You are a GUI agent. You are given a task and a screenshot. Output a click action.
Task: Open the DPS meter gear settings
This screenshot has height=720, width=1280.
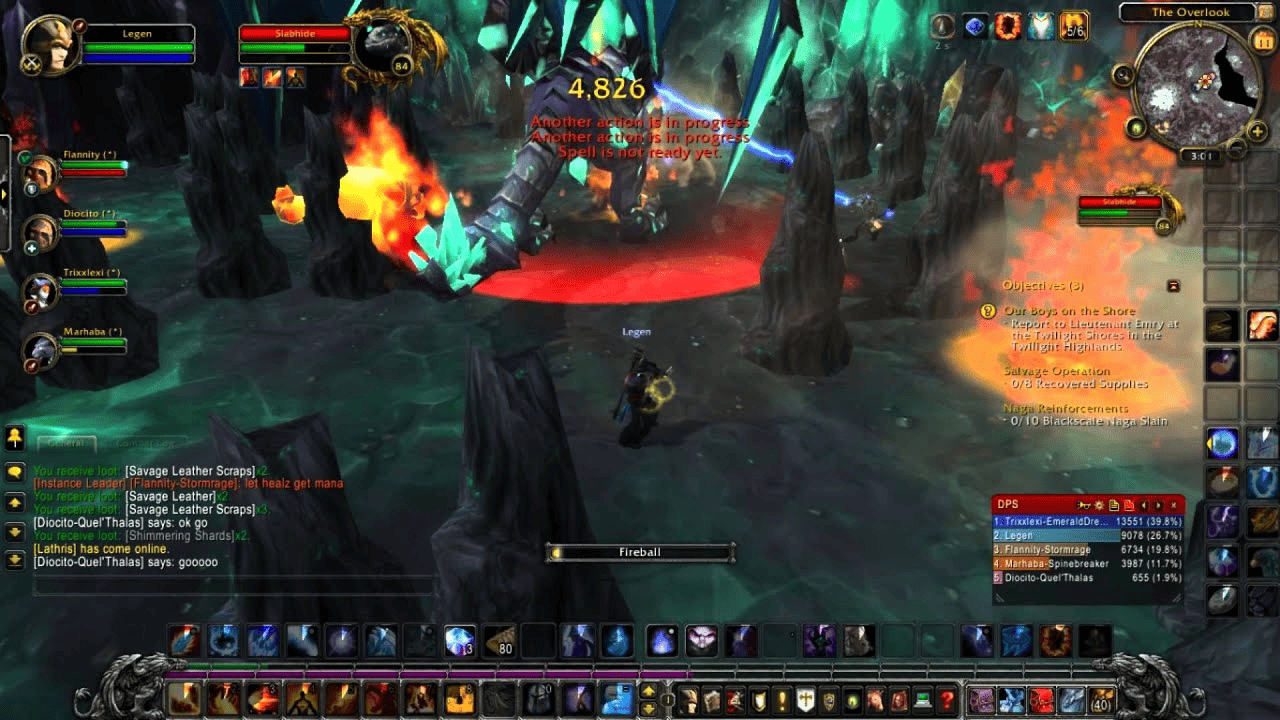click(1099, 505)
